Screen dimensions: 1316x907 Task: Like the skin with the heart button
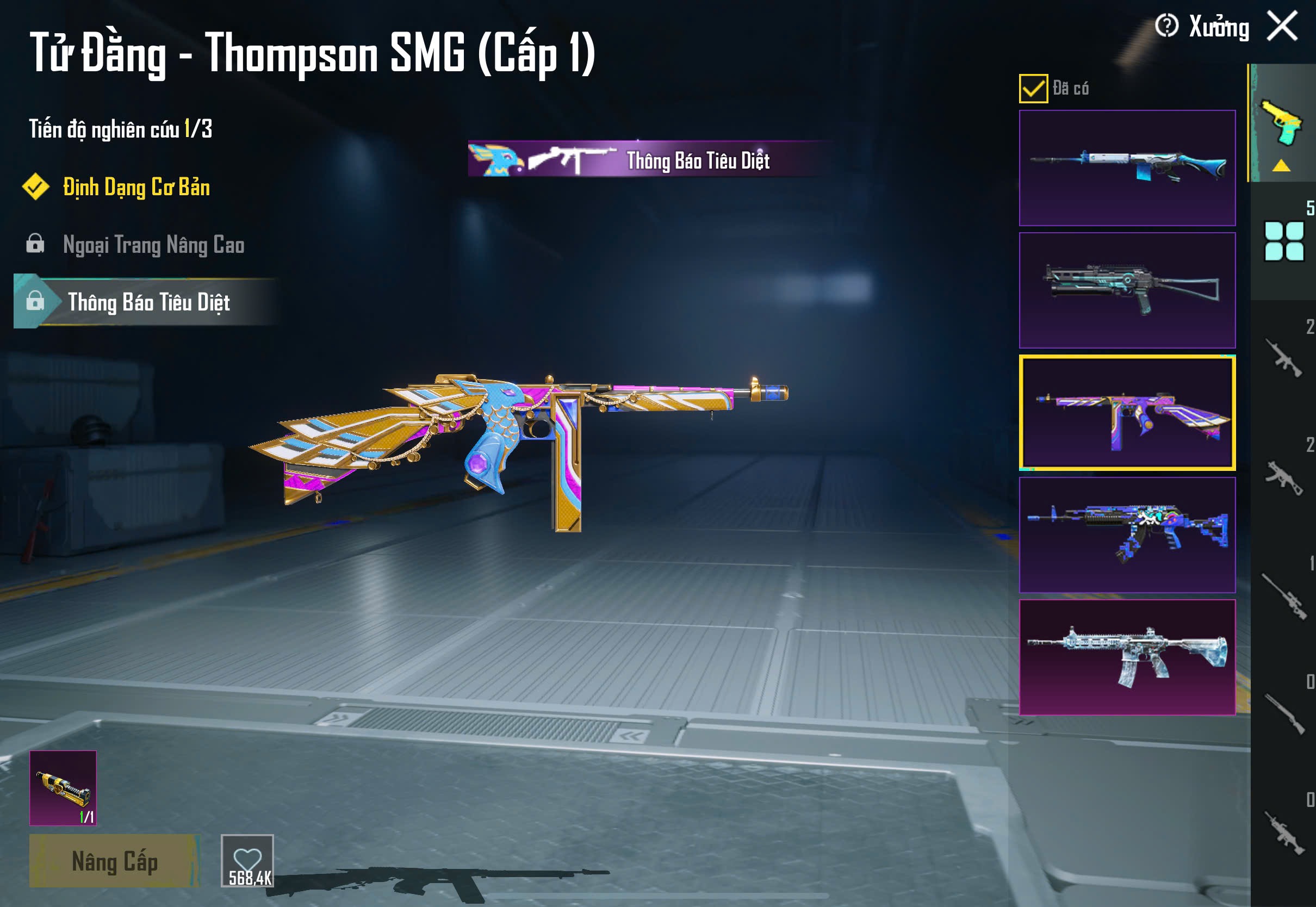pyautogui.click(x=247, y=860)
